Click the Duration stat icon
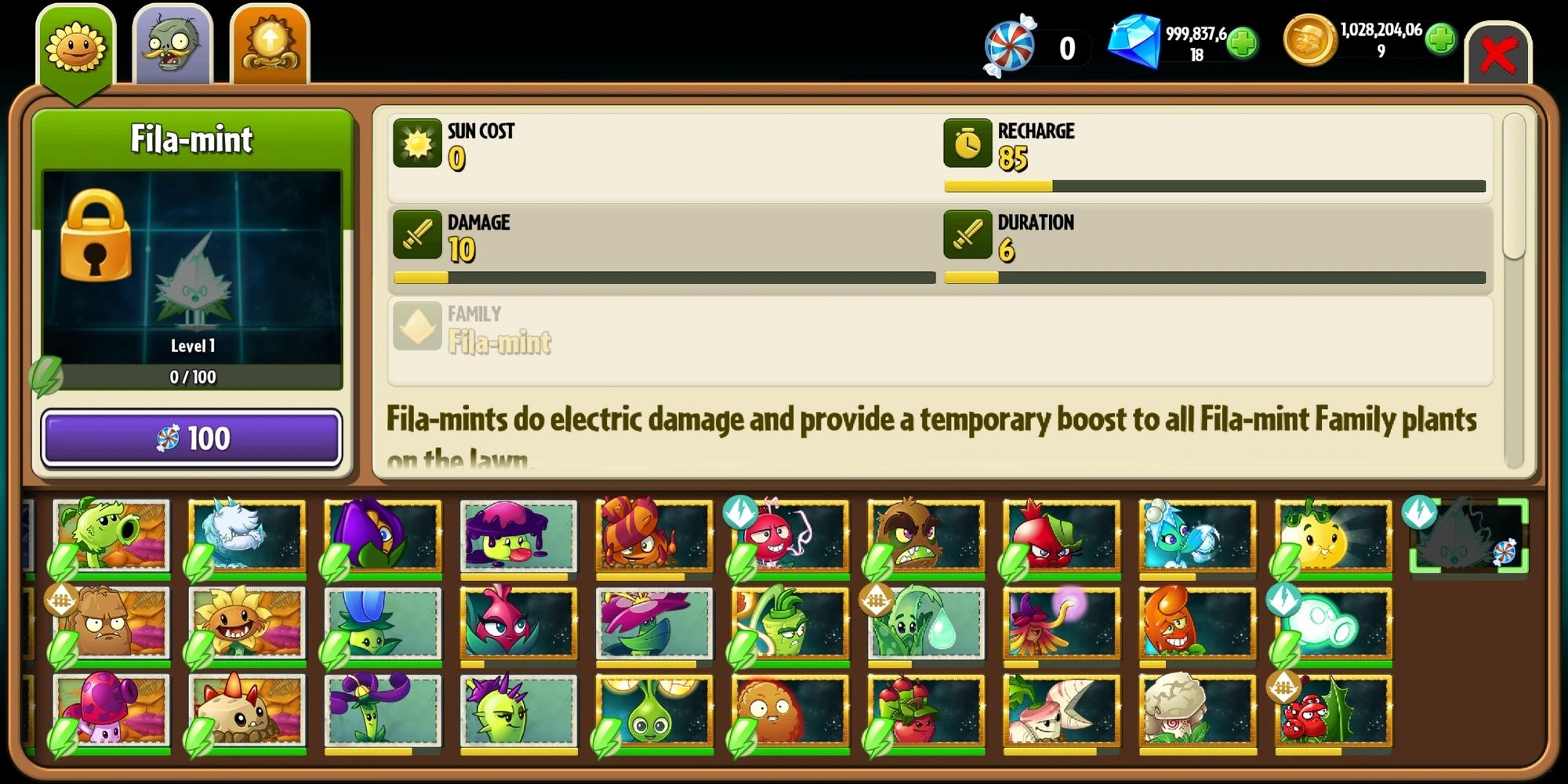 pyautogui.click(x=967, y=236)
